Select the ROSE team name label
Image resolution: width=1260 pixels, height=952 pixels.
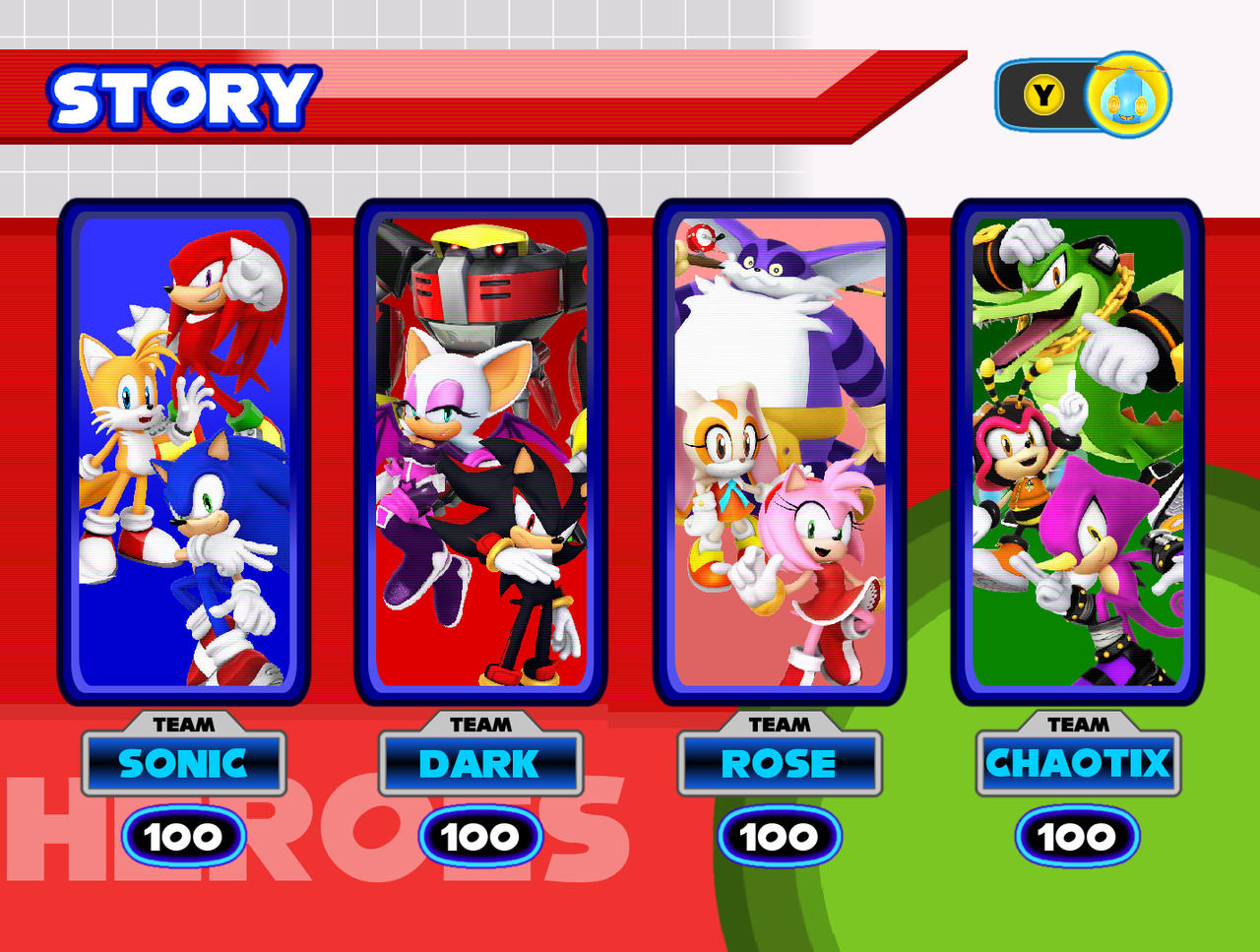781,764
